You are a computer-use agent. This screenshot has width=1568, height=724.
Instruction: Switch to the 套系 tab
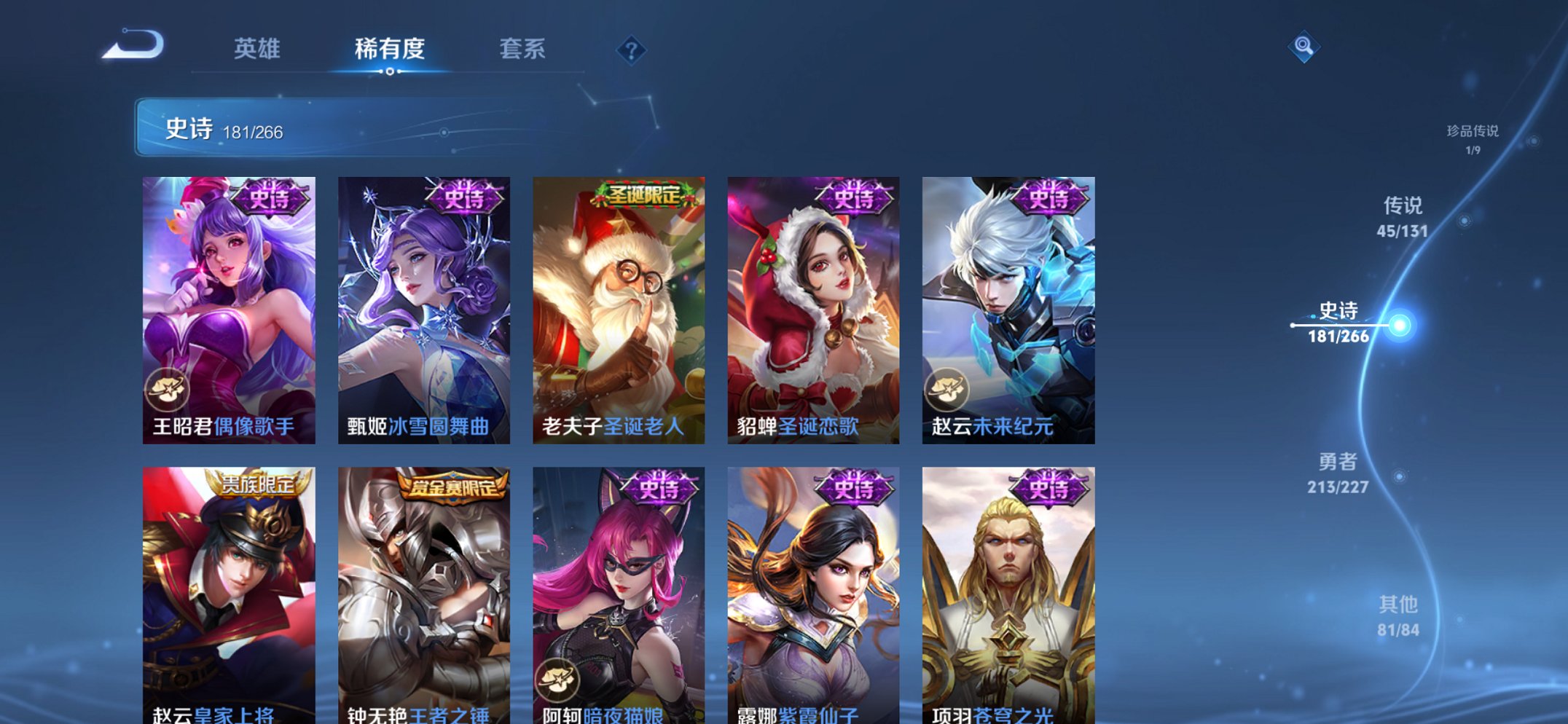pos(523,50)
